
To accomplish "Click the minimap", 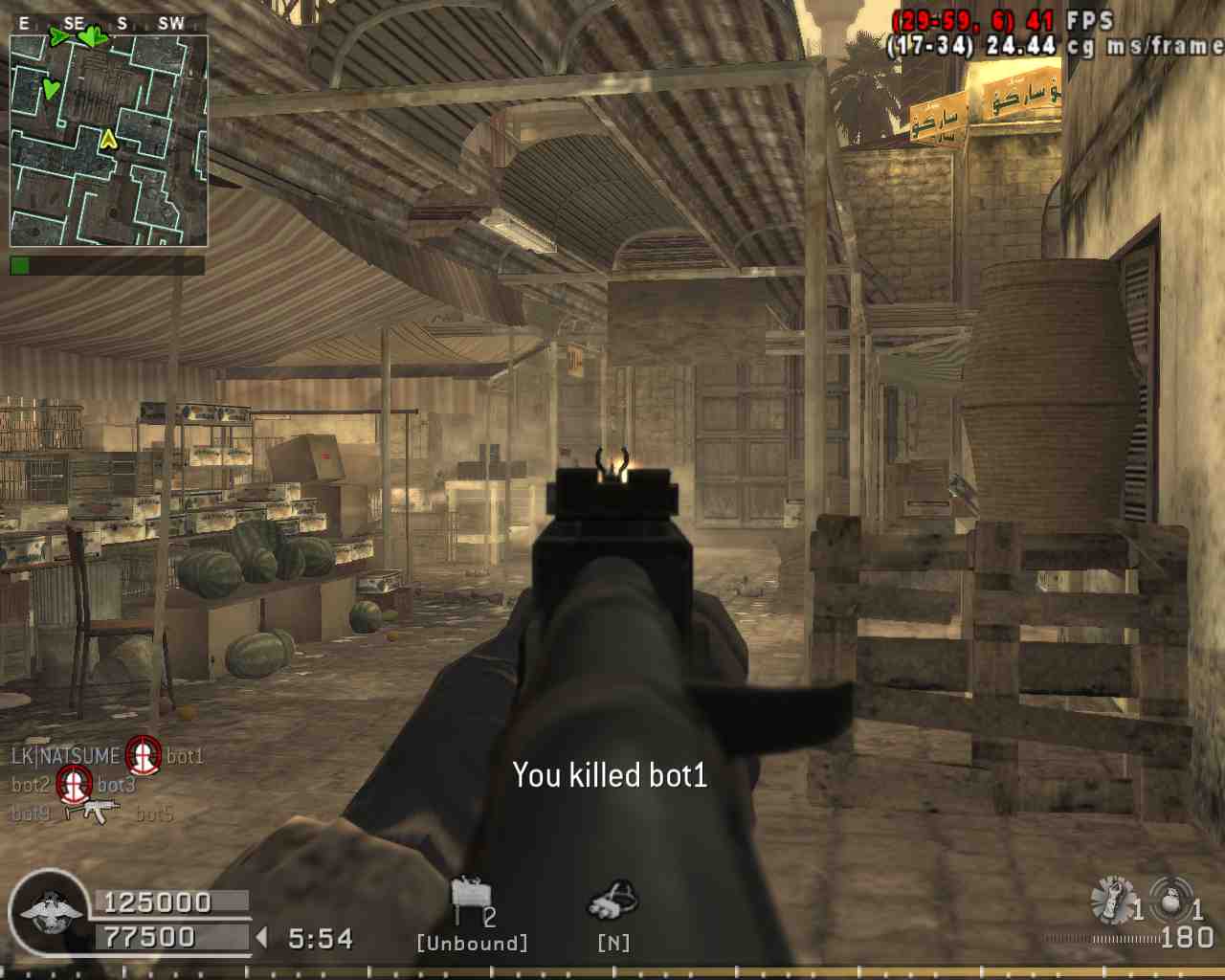I will coord(108,141).
